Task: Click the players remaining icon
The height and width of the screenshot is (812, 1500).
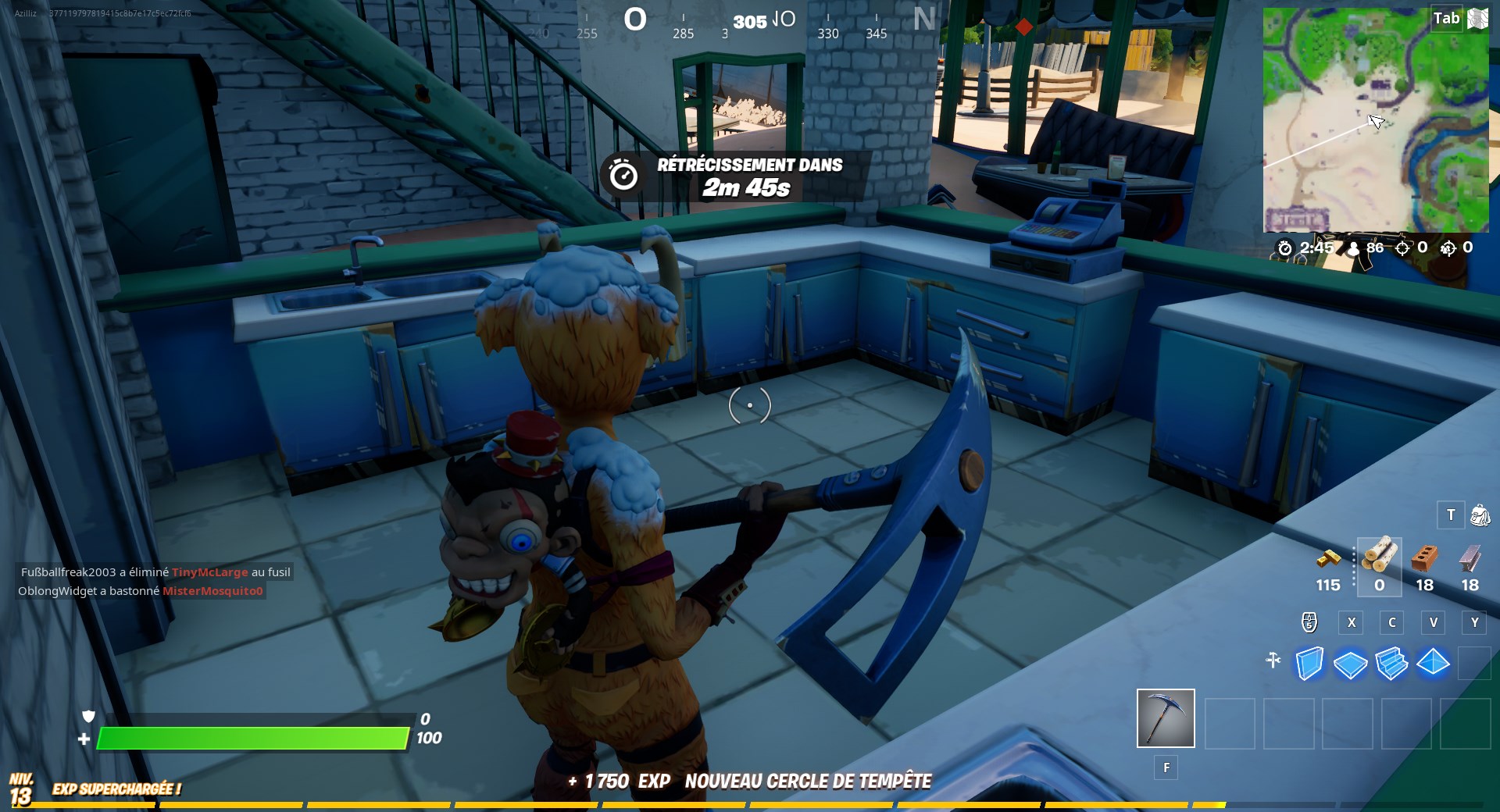Action: [x=1355, y=248]
